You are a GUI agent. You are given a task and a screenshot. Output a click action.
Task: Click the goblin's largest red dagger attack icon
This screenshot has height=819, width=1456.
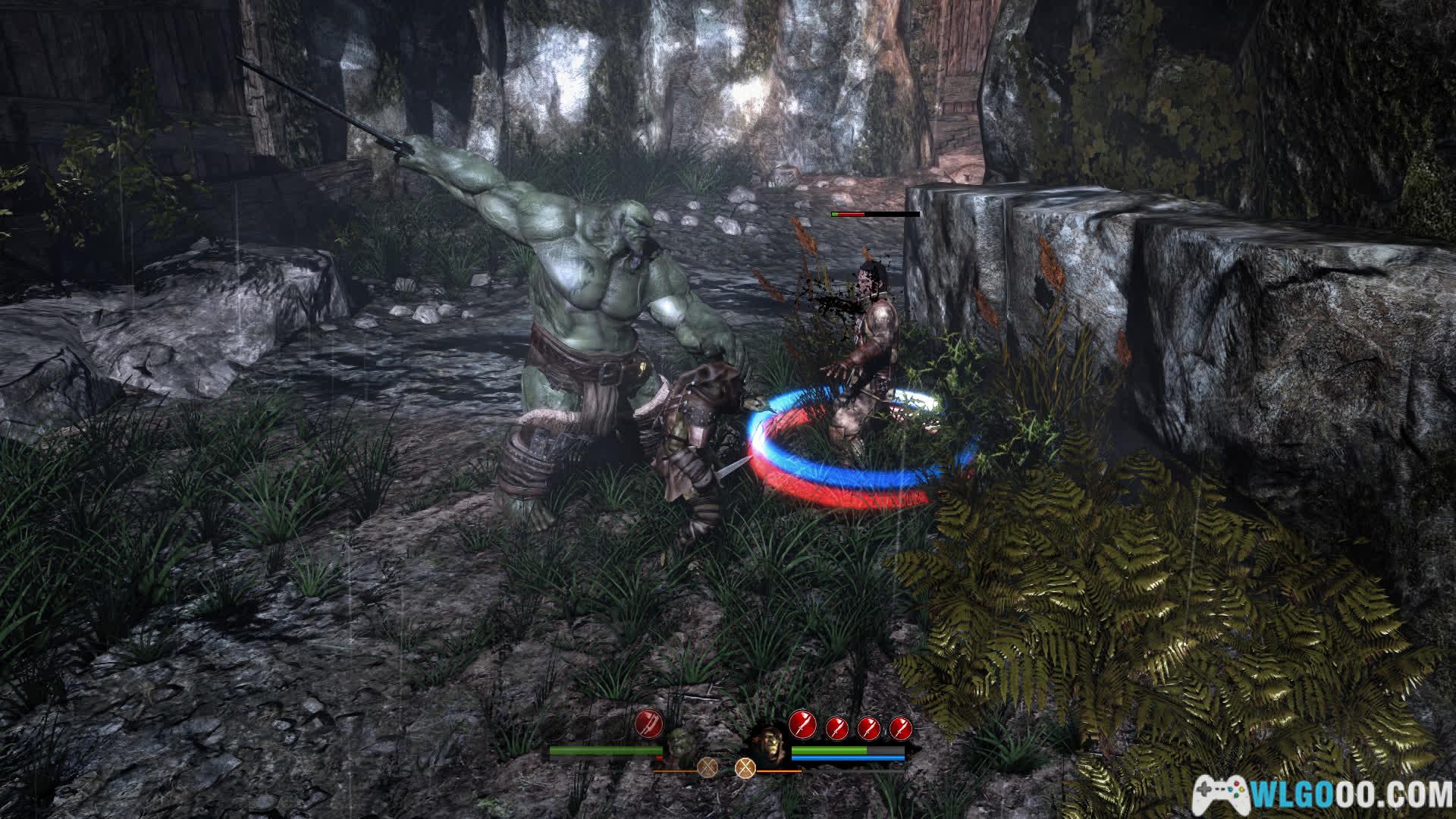pos(802,724)
